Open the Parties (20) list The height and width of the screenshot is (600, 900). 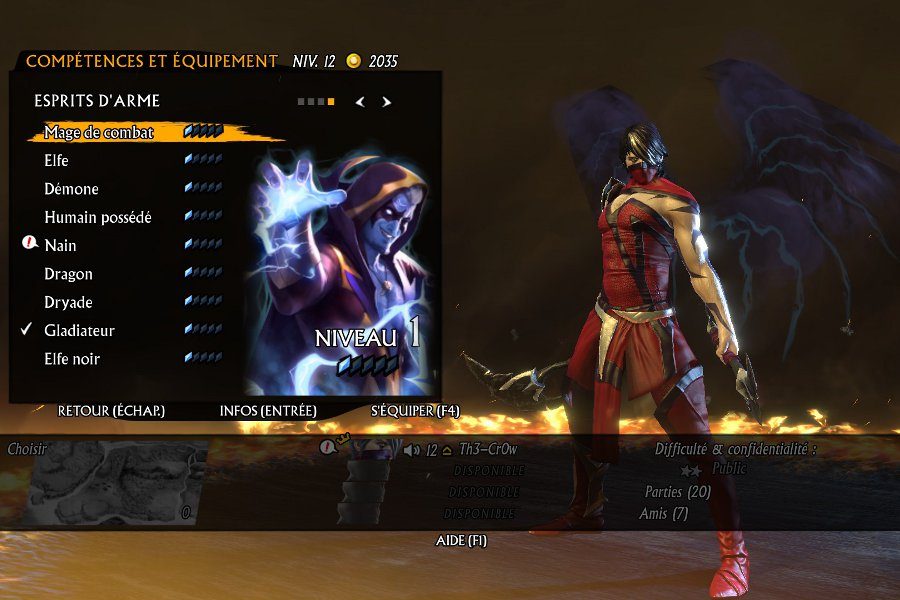point(678,492)
